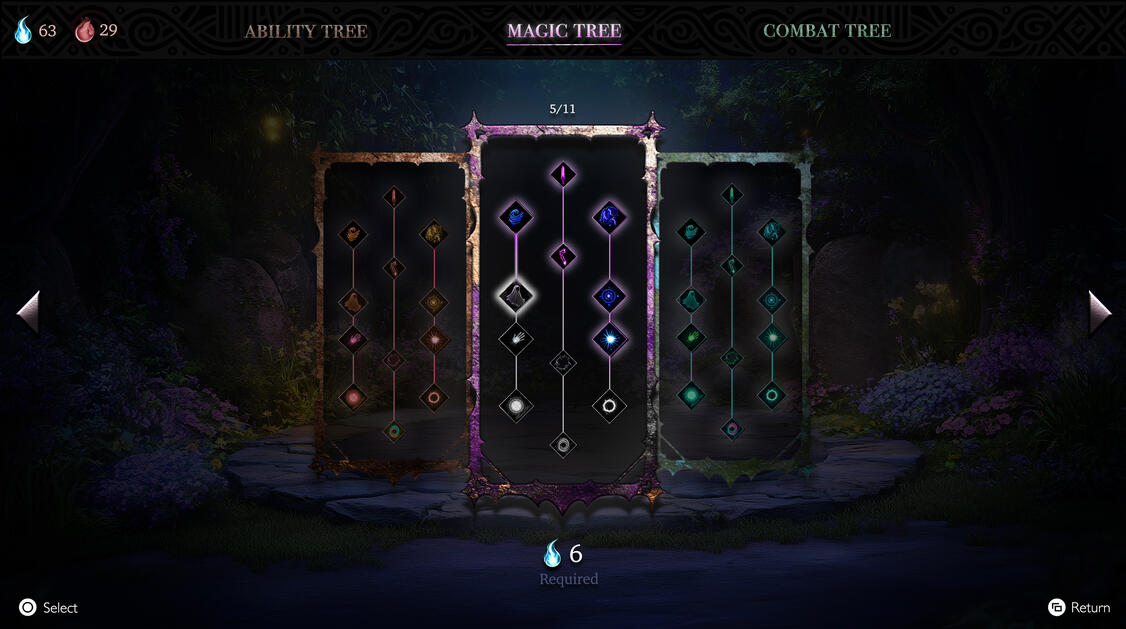Choose the white hand skill node
1126x629 pixels.
[516, 338]
